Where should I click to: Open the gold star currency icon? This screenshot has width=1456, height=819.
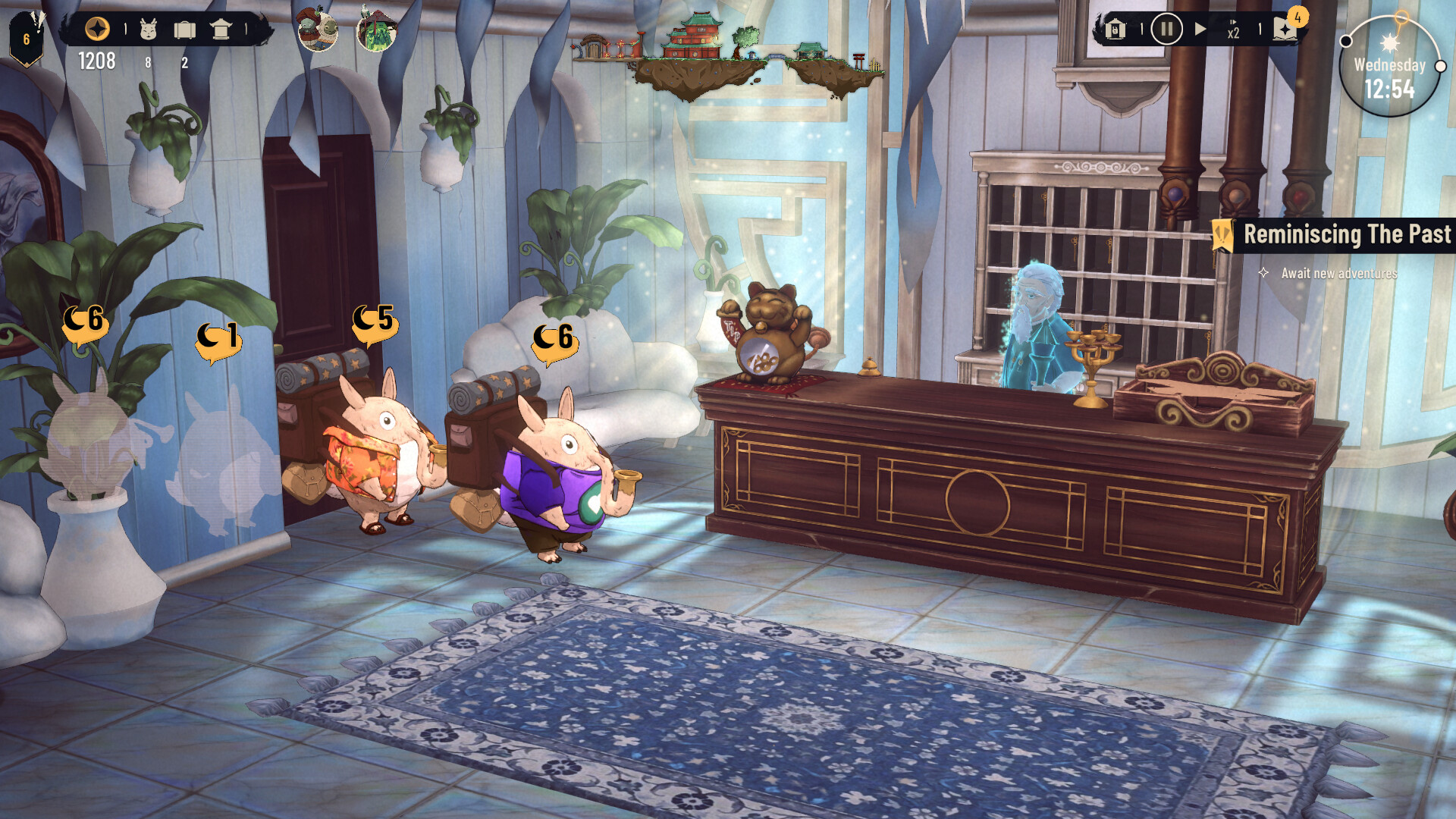click(97, 30)
